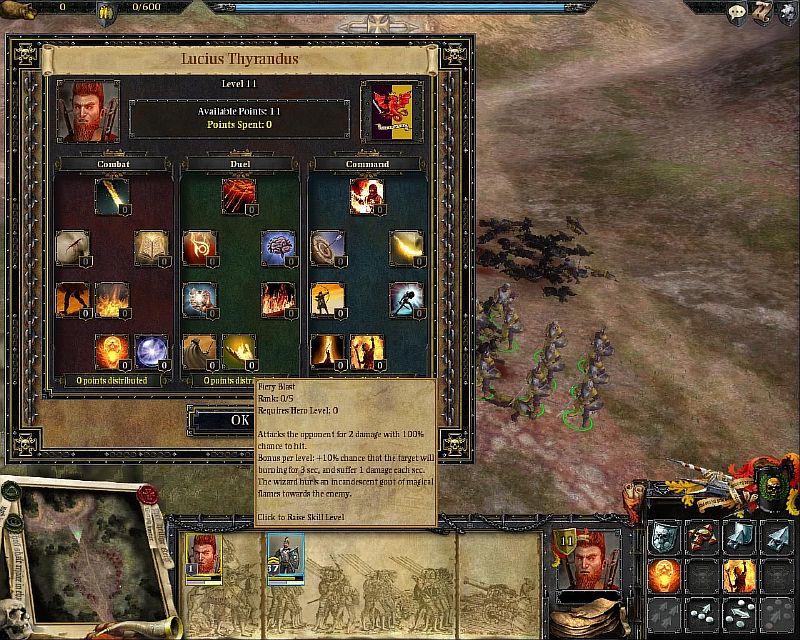Image resolution: width=800 pixels, height=640 pixels.
Task: Open the scroll icon in the top bar
Action: (x=765, y=11)
